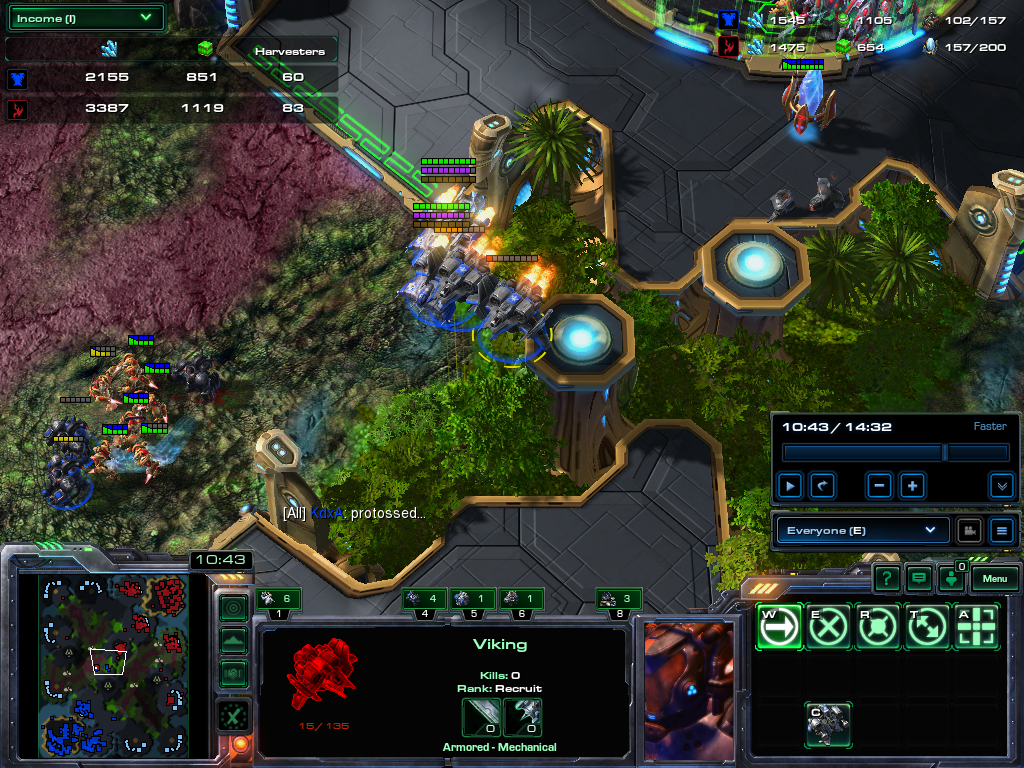Select the Move command
The width and height of the screenshot is (1024, 768).
point(779,627)
